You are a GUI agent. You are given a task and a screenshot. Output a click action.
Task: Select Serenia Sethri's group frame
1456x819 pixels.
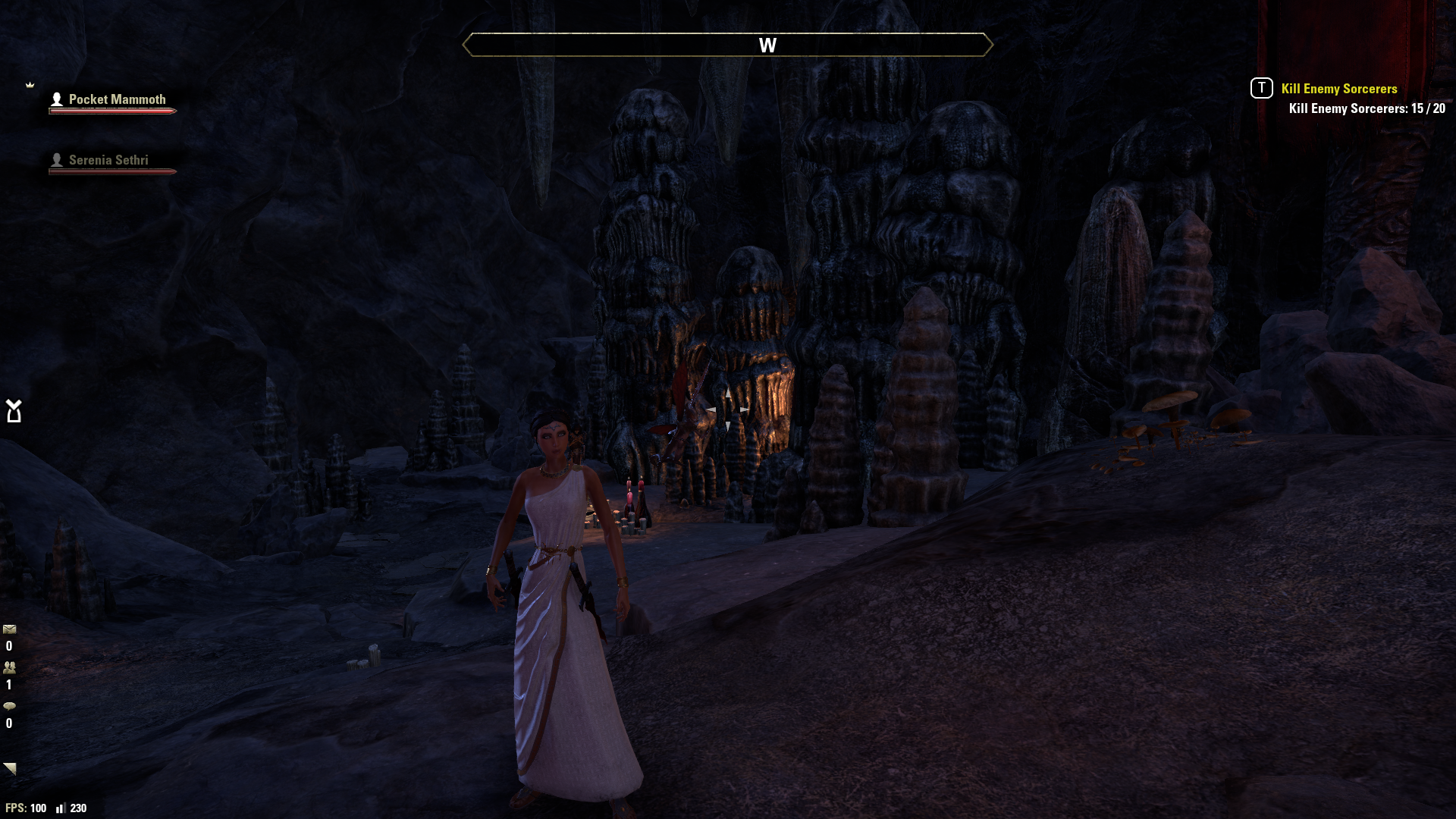108,161
